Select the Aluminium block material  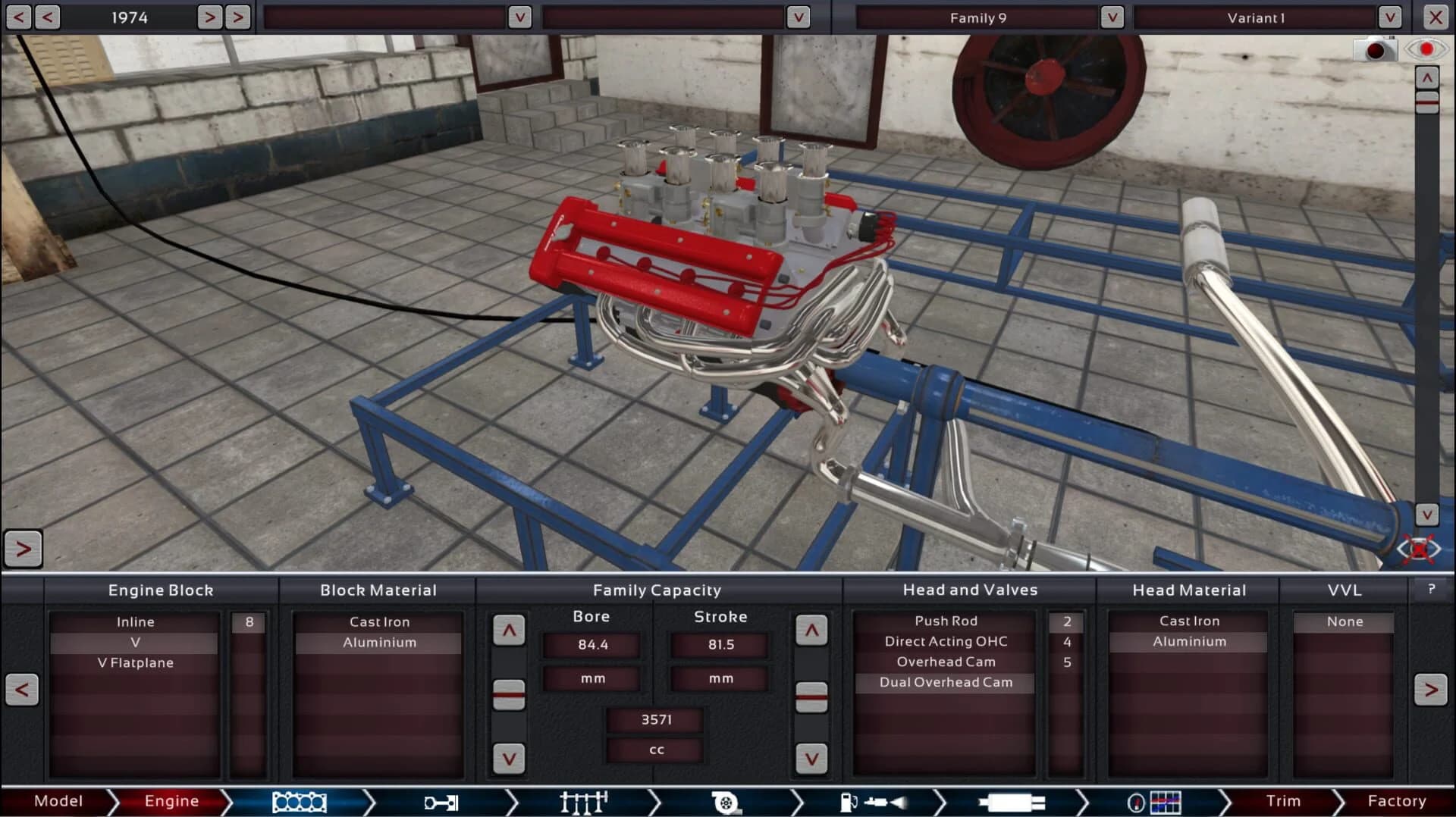378,642
